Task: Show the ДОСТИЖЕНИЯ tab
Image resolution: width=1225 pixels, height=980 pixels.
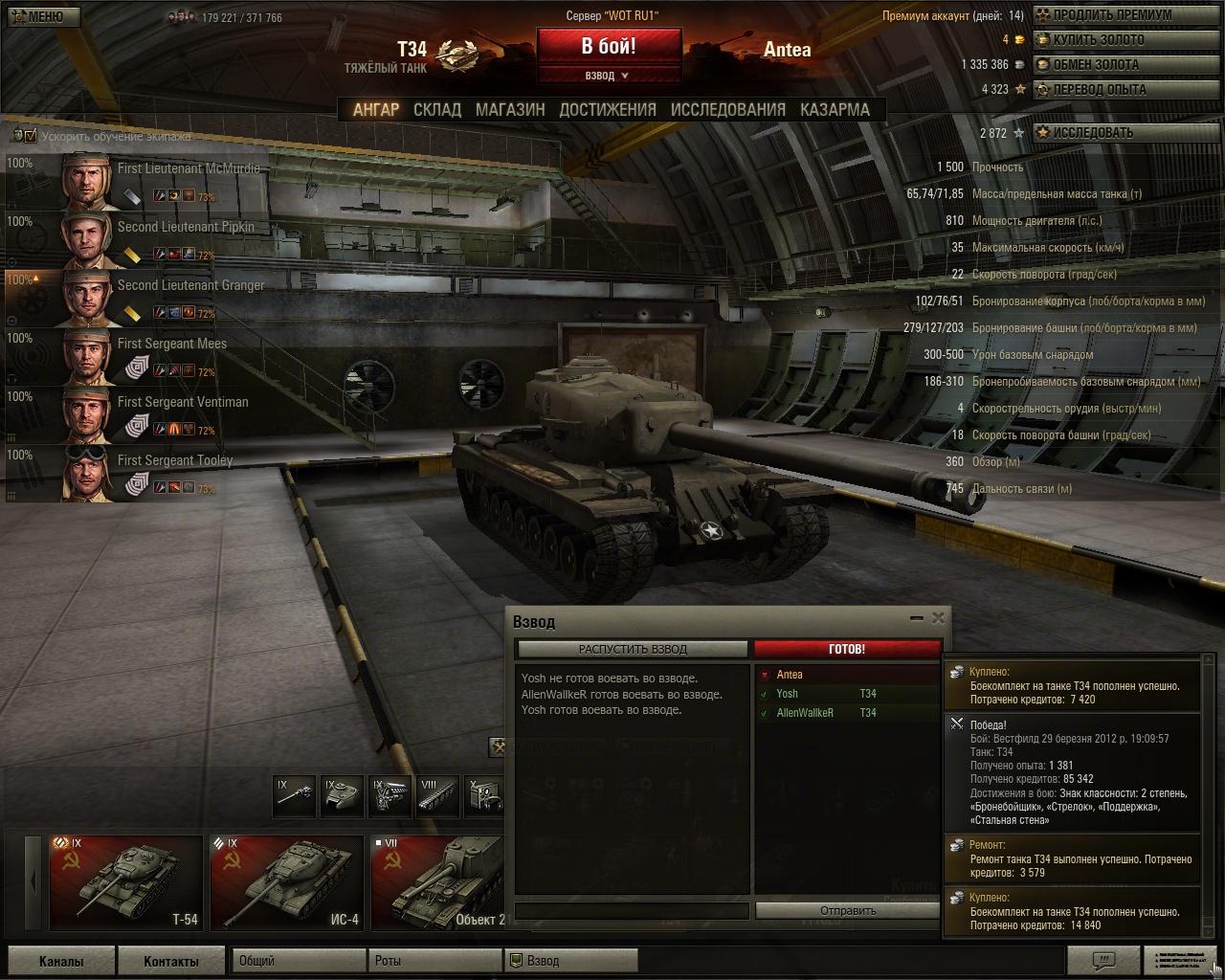Action: pos(608,110)
